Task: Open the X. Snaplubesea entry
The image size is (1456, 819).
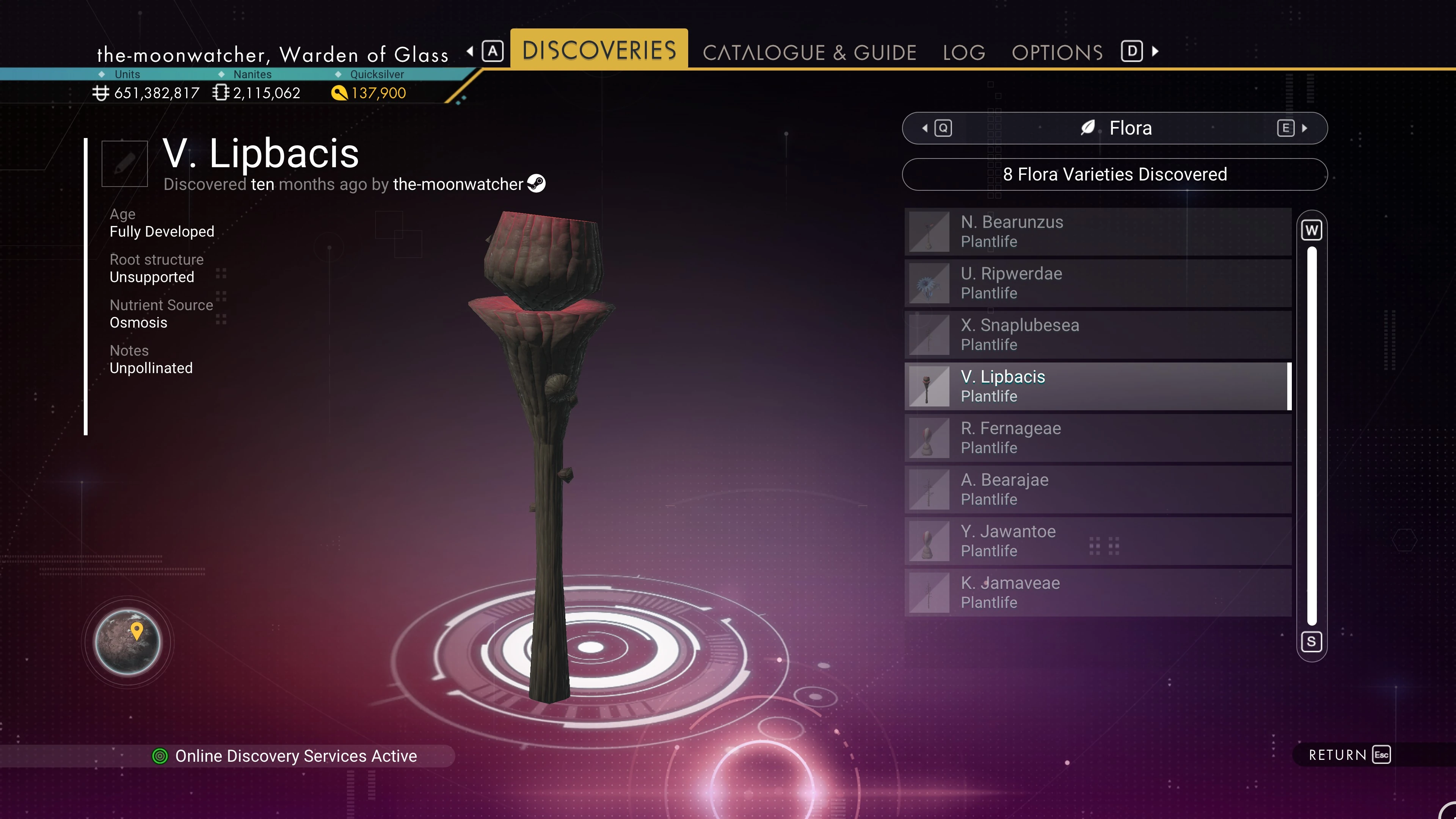Action: (1098, 334)
